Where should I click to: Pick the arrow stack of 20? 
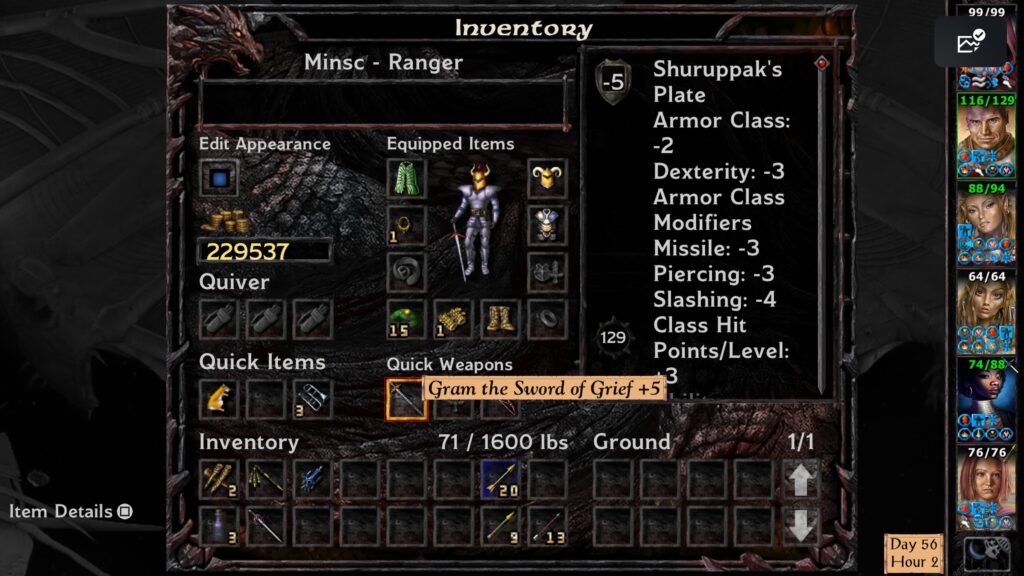(500, 479)
